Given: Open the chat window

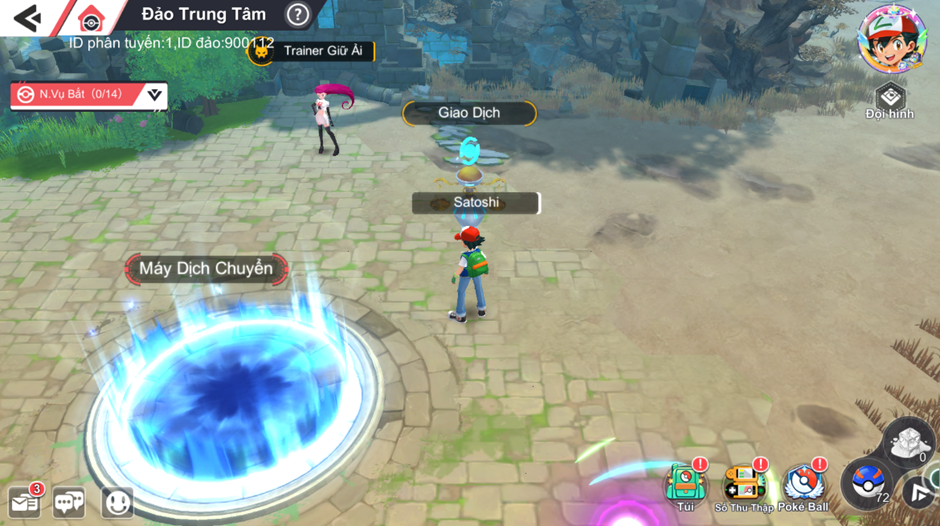Looking at the screenshot, I should click(69, 501).
